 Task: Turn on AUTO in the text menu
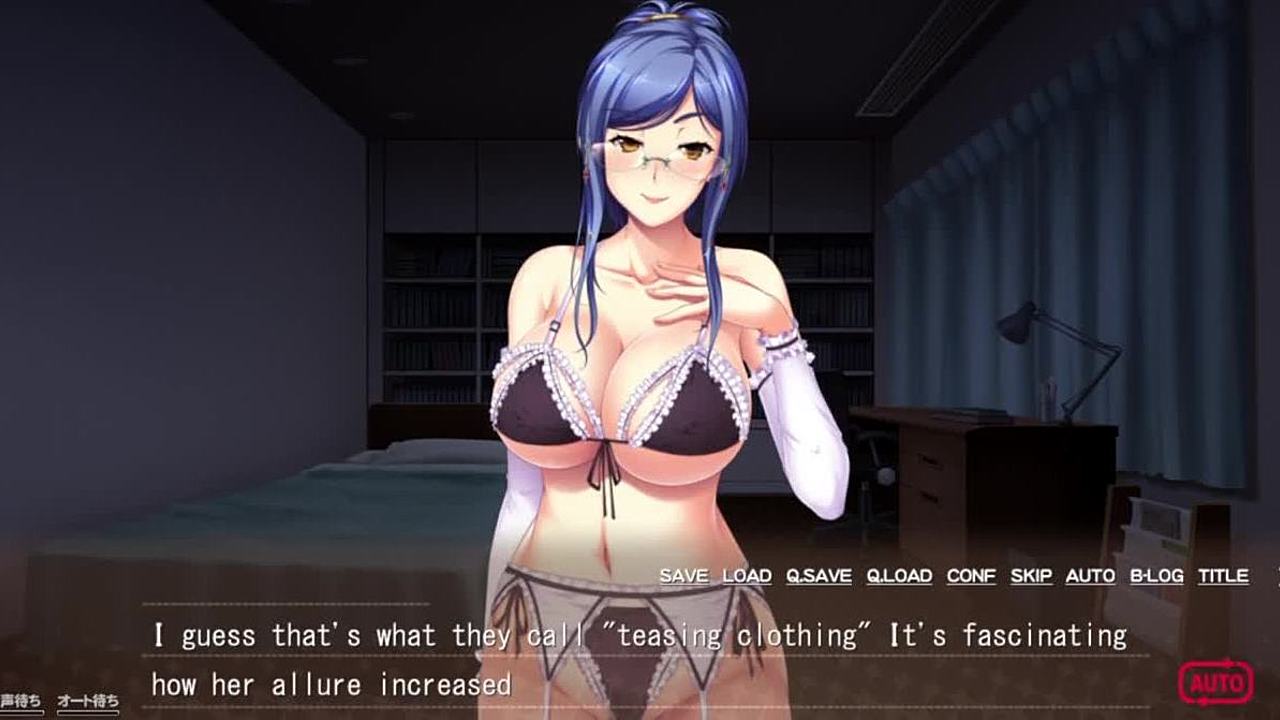[x=1090, y=576]
